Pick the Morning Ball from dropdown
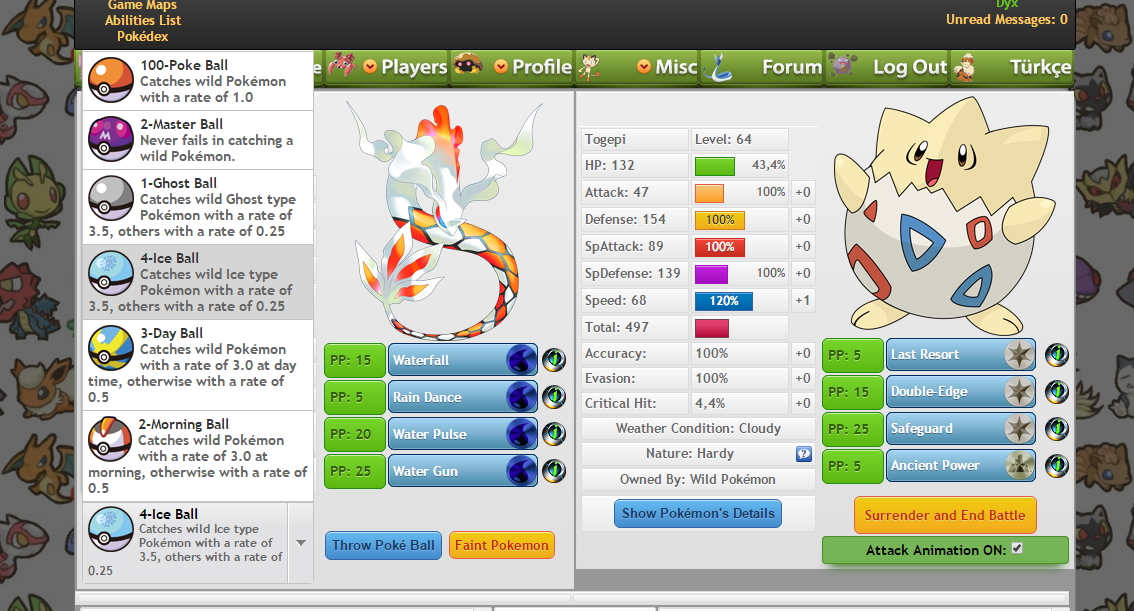The width and height of the screenshot is (1134, 611). (198, 456)
